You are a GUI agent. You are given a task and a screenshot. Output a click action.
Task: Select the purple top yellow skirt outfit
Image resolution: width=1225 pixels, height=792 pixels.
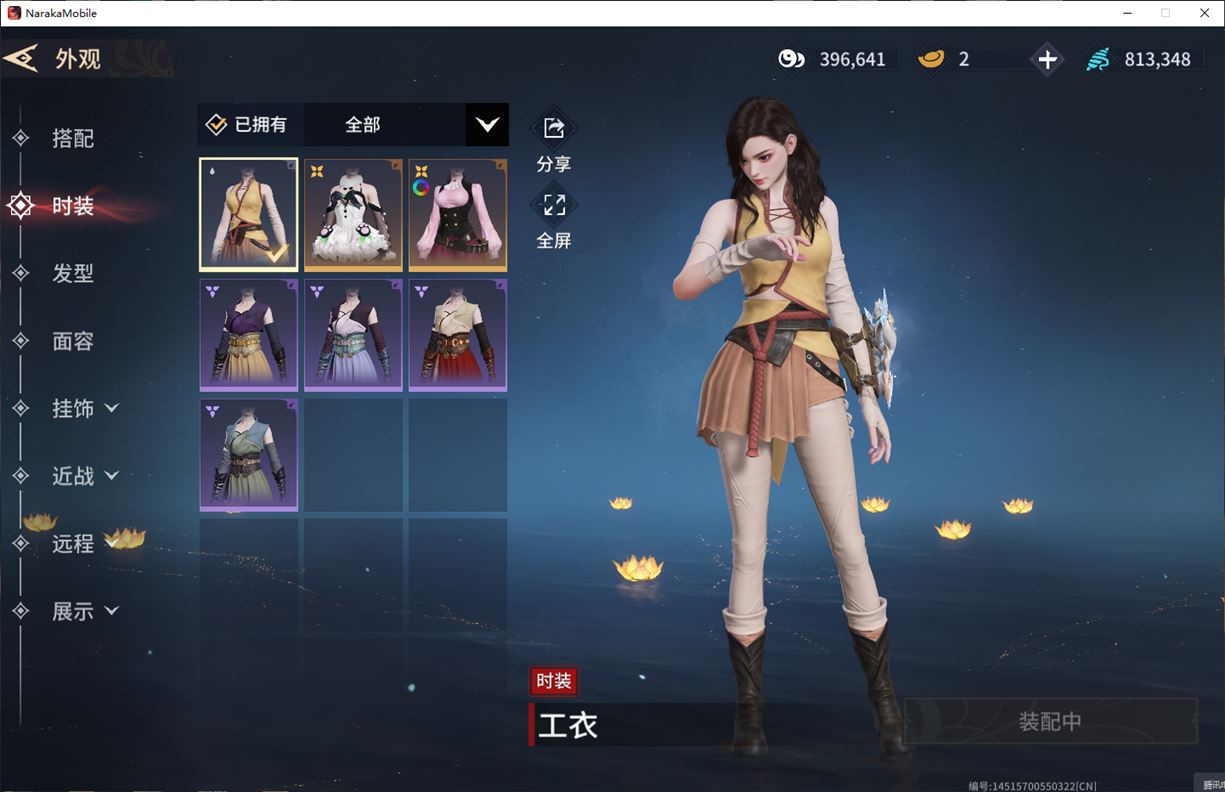[249, 334]
